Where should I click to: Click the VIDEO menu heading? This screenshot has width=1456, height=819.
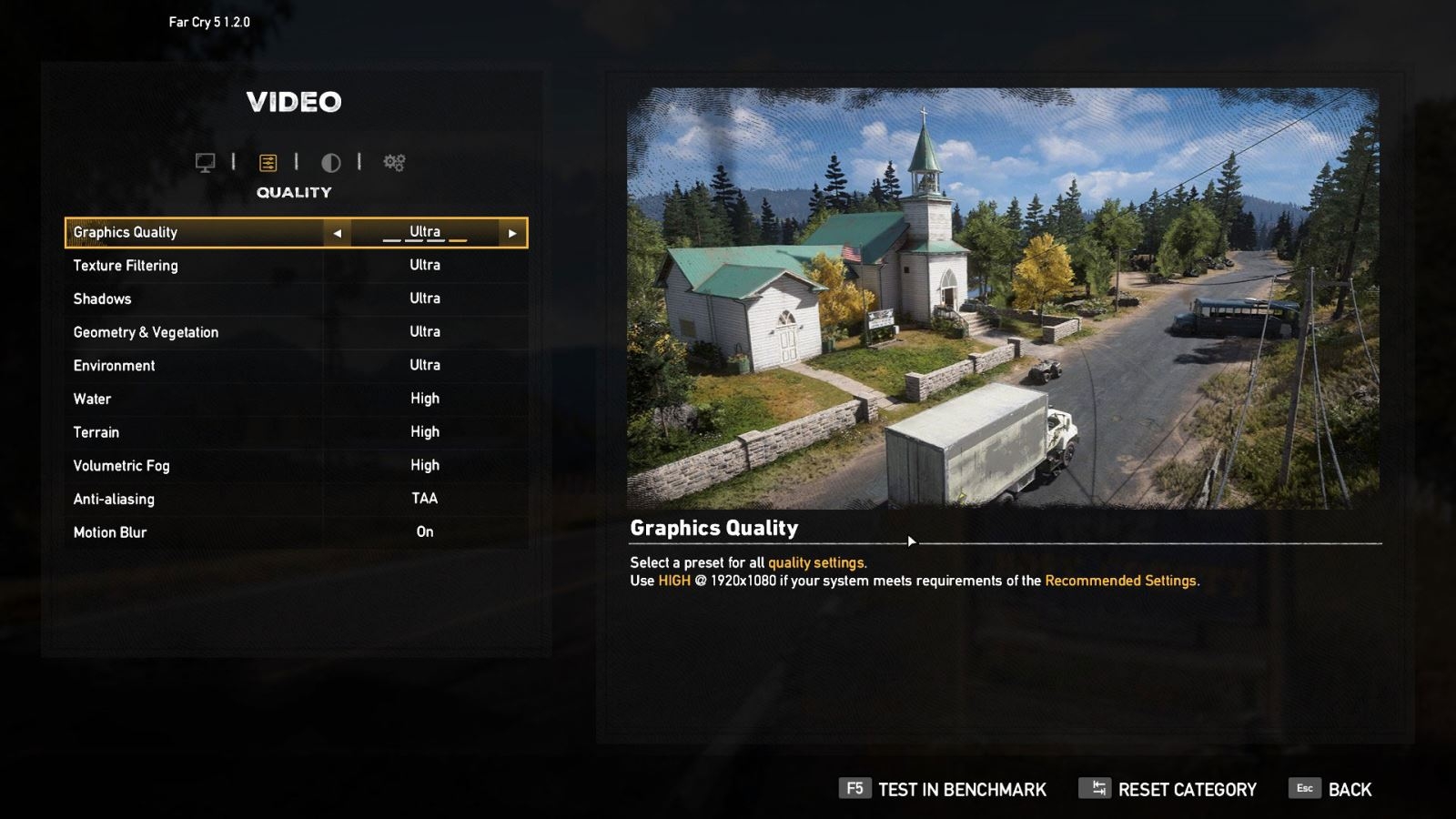coord(295,102)
